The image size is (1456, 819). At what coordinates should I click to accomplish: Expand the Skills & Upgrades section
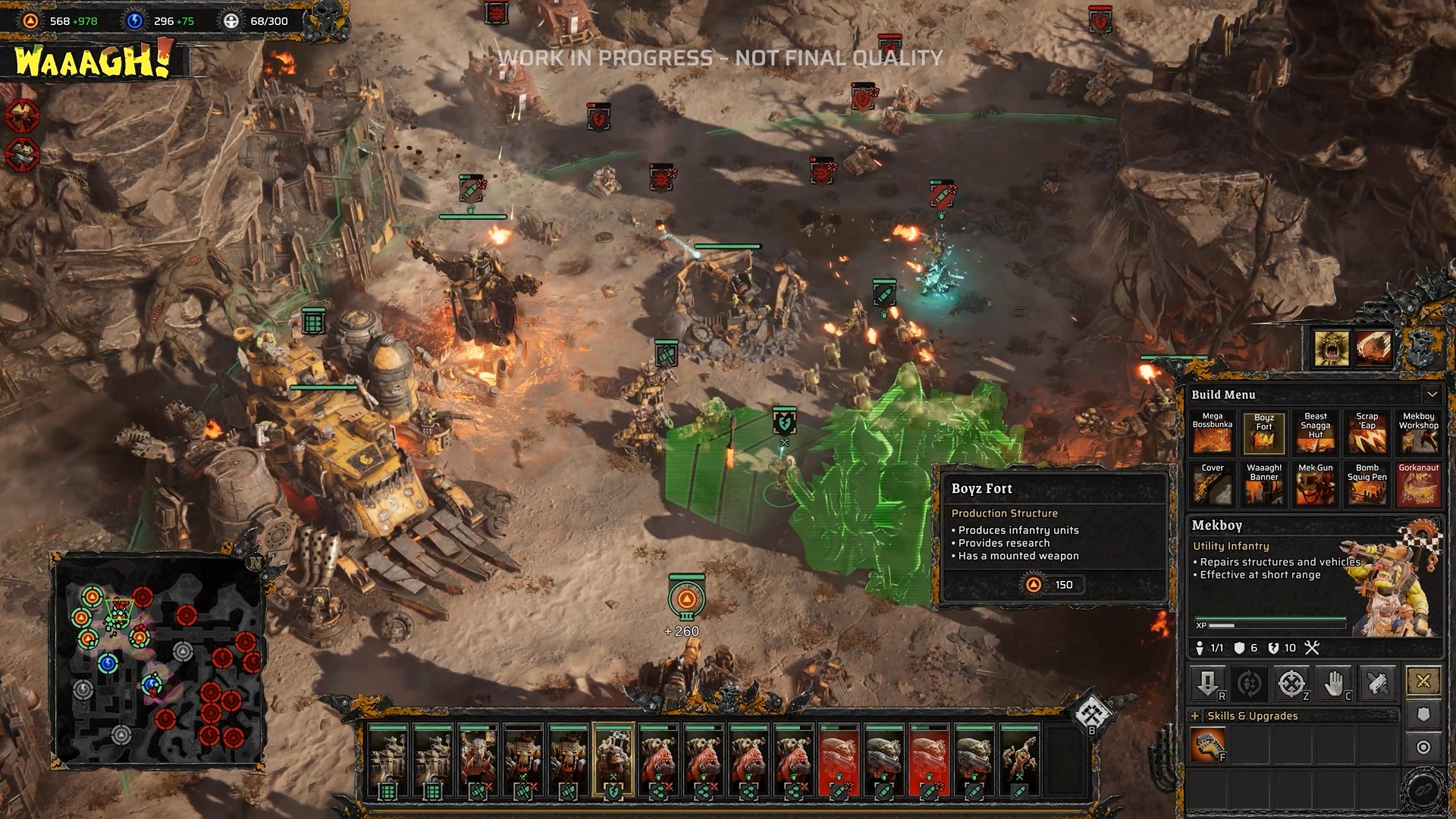[1195, 716]
